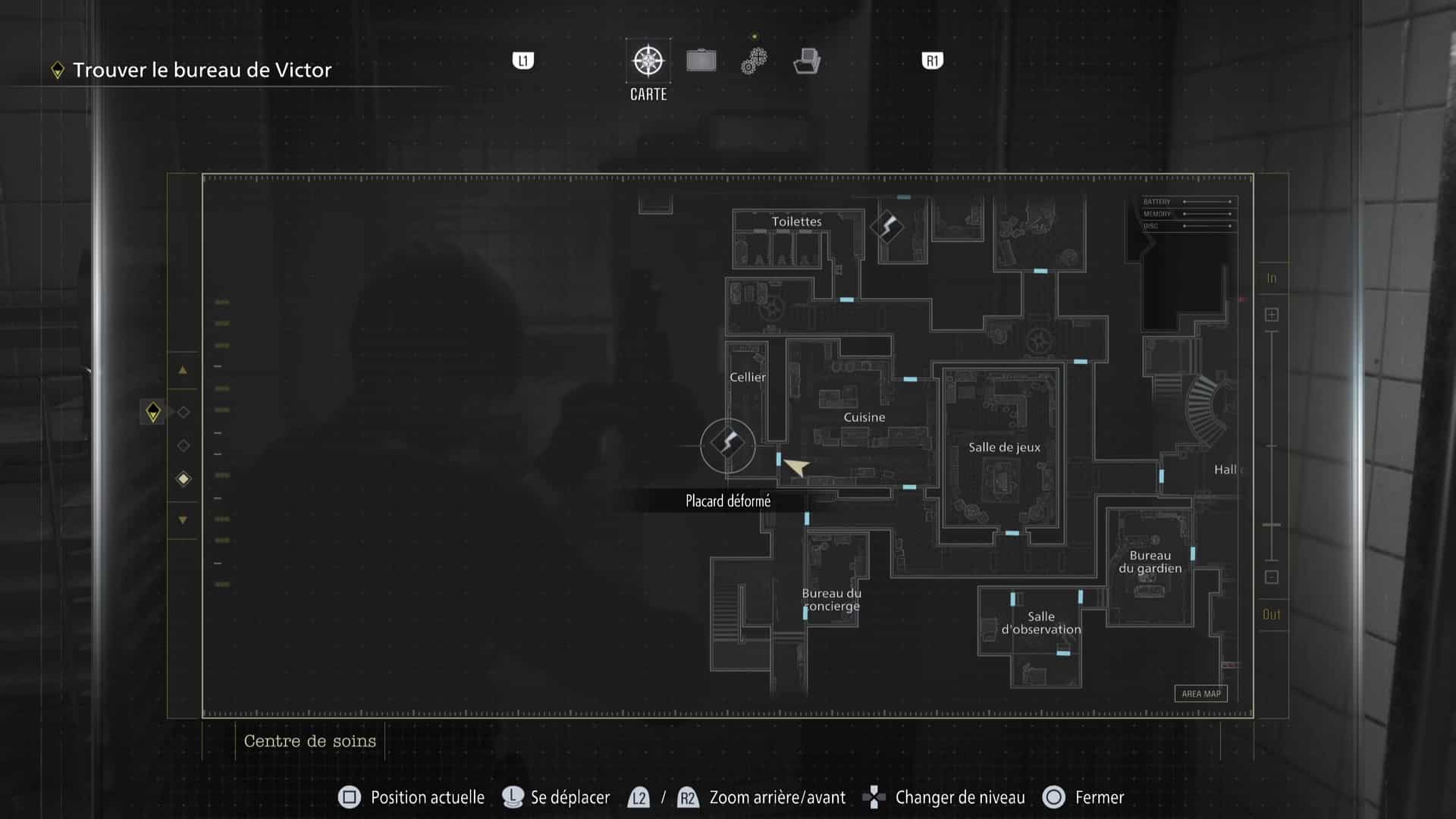Click the Placard déformé lightning marker
The image size is (1456, 819).
(726, 445)
